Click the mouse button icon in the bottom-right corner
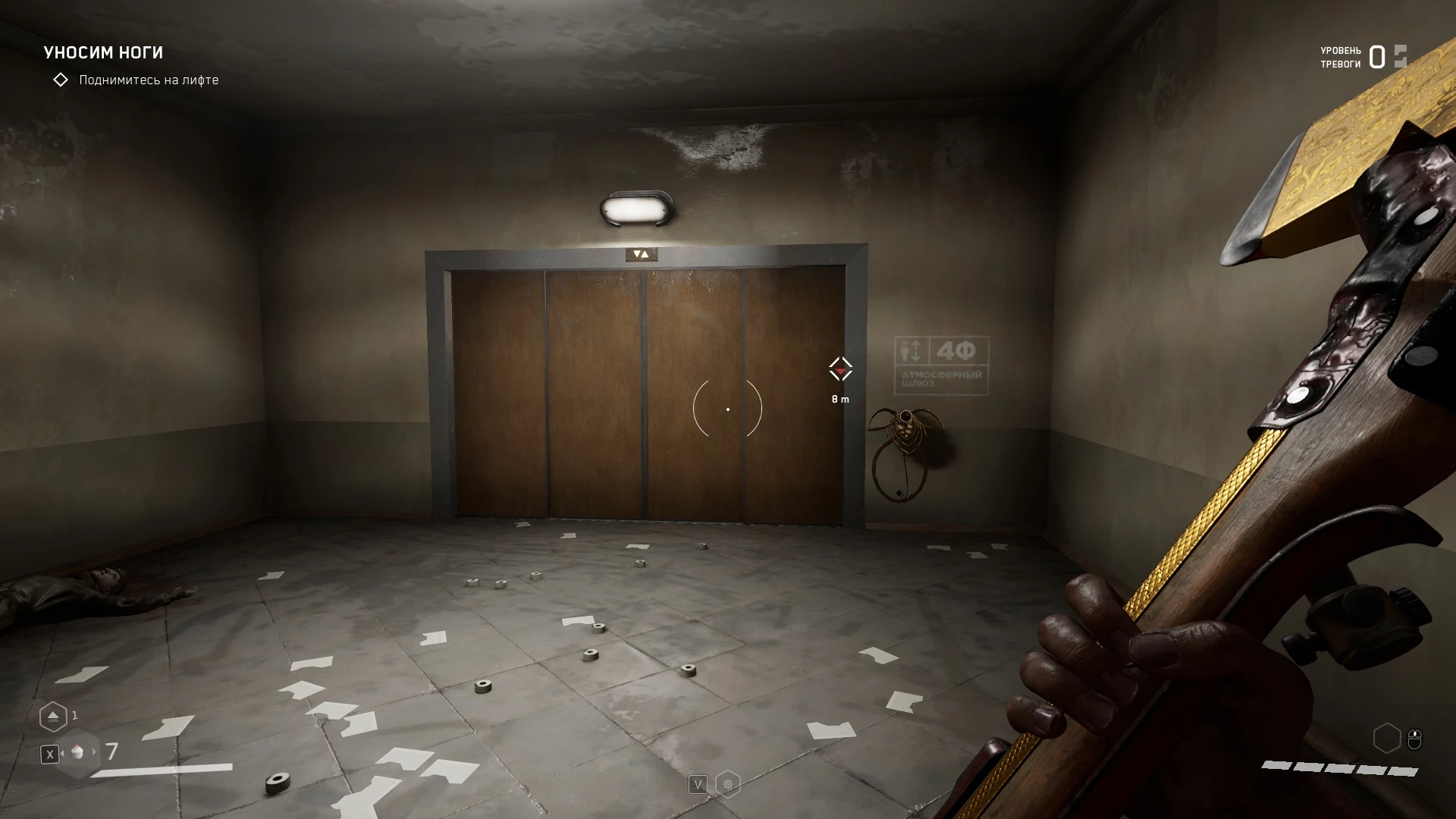1456x819 pixels. pyautogui.click(x=1415, y=738)
